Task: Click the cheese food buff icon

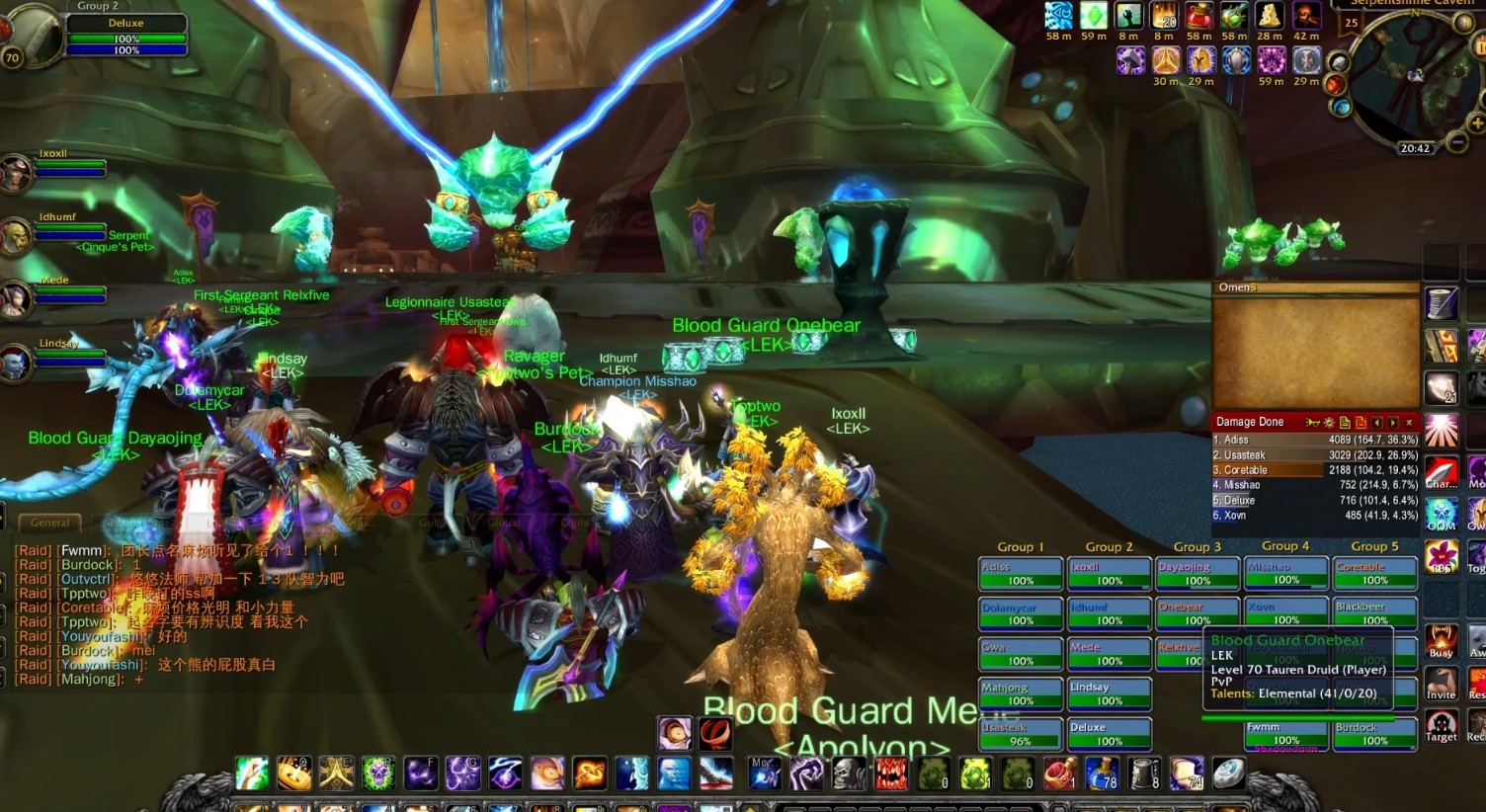Action: click(1270, 16)
